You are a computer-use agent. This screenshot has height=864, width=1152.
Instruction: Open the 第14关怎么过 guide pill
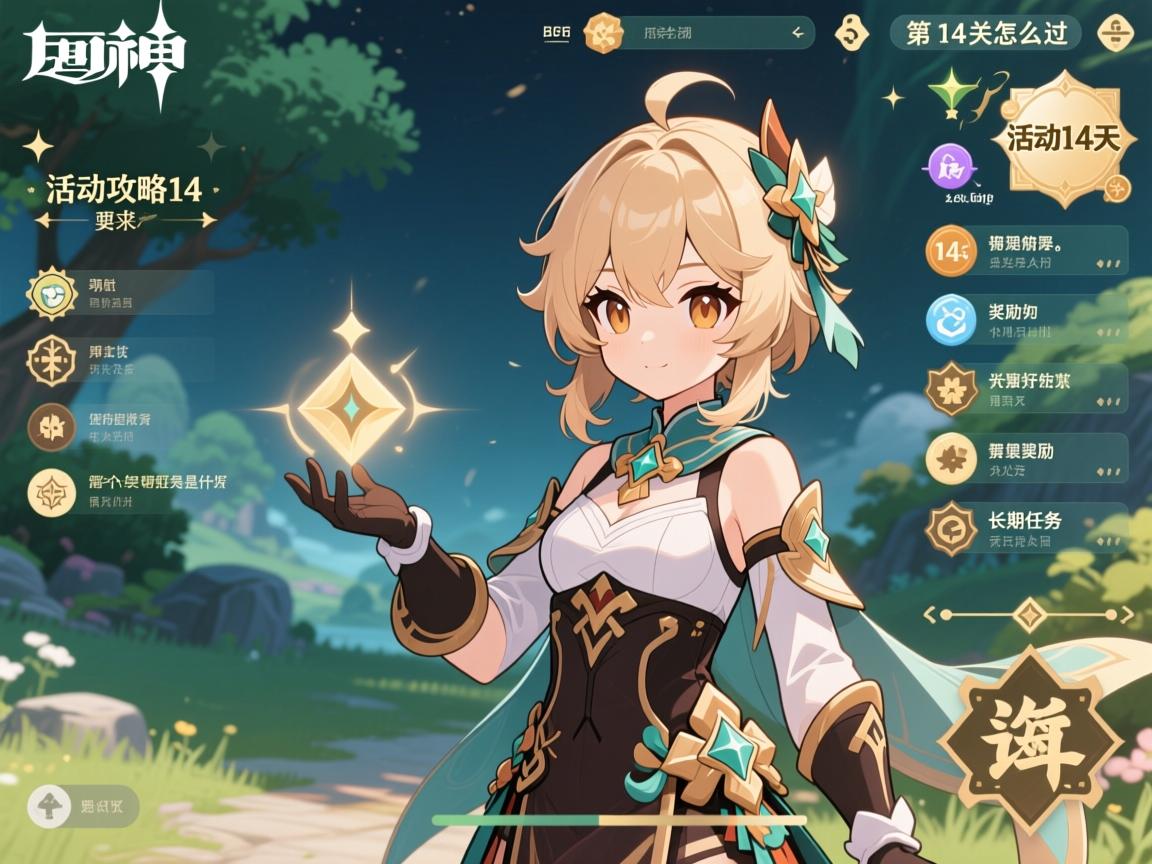point(985,33)
